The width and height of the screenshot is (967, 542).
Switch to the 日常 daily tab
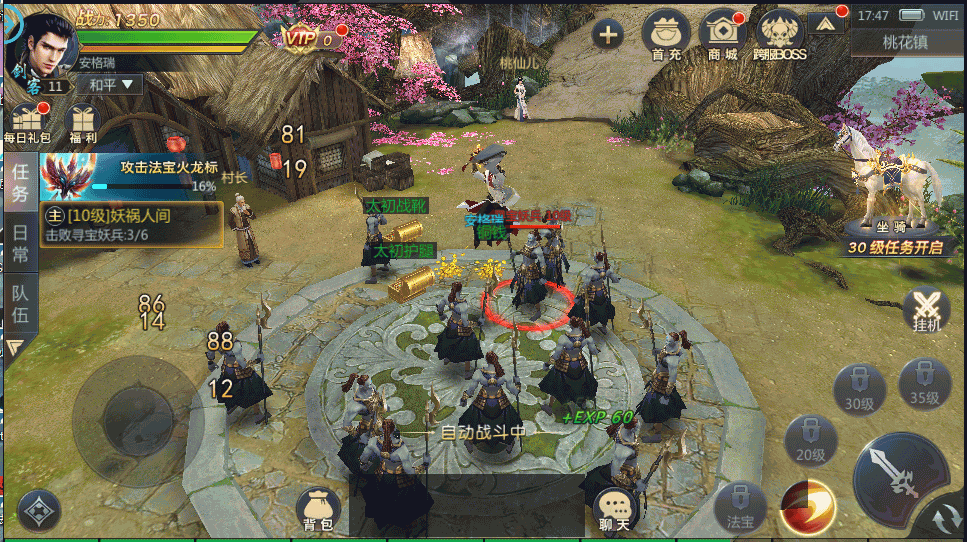19,241
